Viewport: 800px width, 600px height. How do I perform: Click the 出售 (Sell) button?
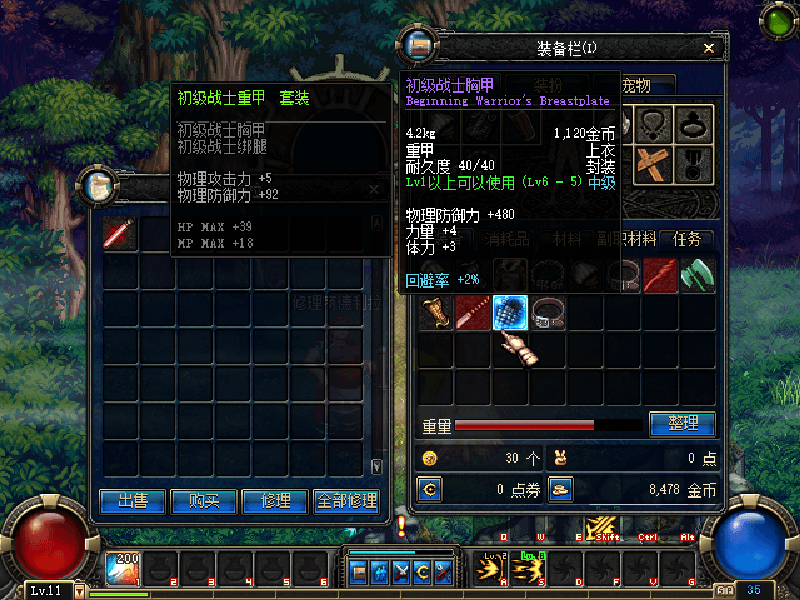point(132,501)
